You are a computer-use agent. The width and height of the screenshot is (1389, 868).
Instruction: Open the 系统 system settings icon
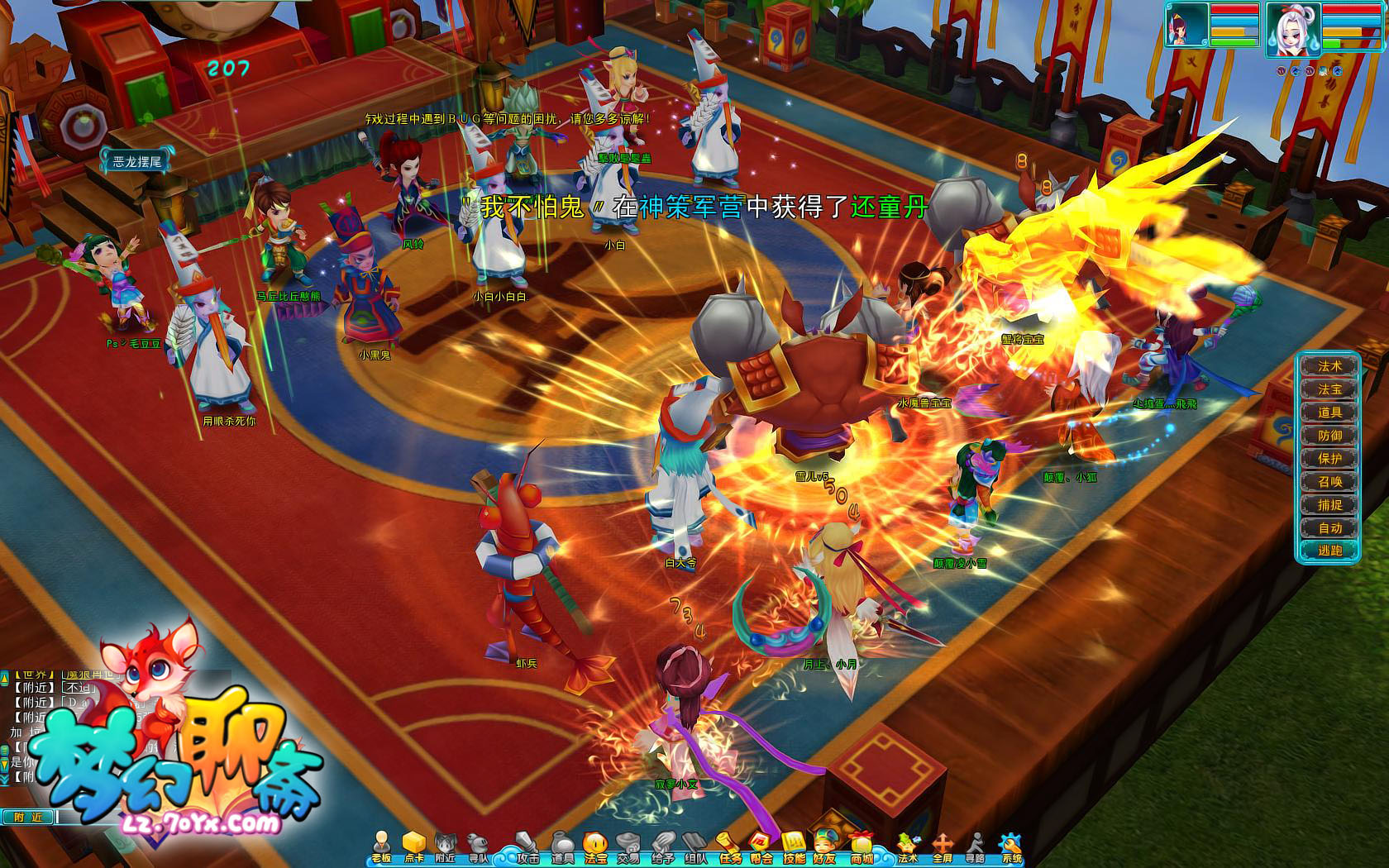pyautogui.click(x=1010, y=847)
